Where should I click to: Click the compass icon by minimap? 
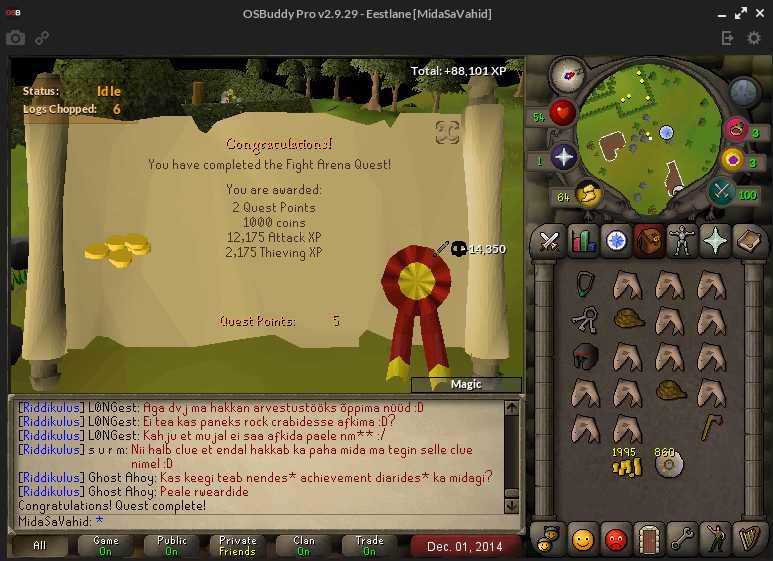coord(567,74)
